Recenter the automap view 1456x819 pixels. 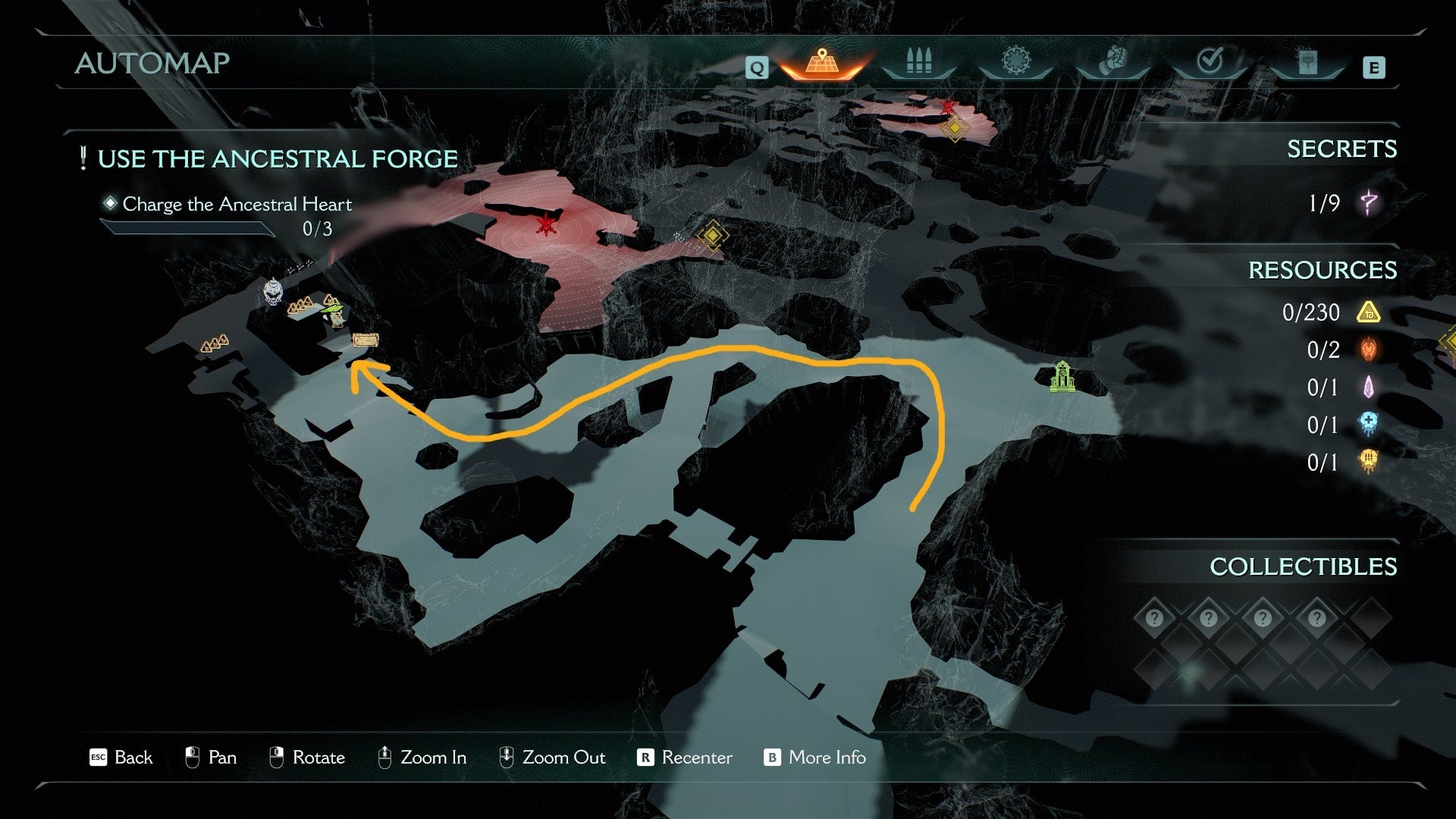coord(685,758)
